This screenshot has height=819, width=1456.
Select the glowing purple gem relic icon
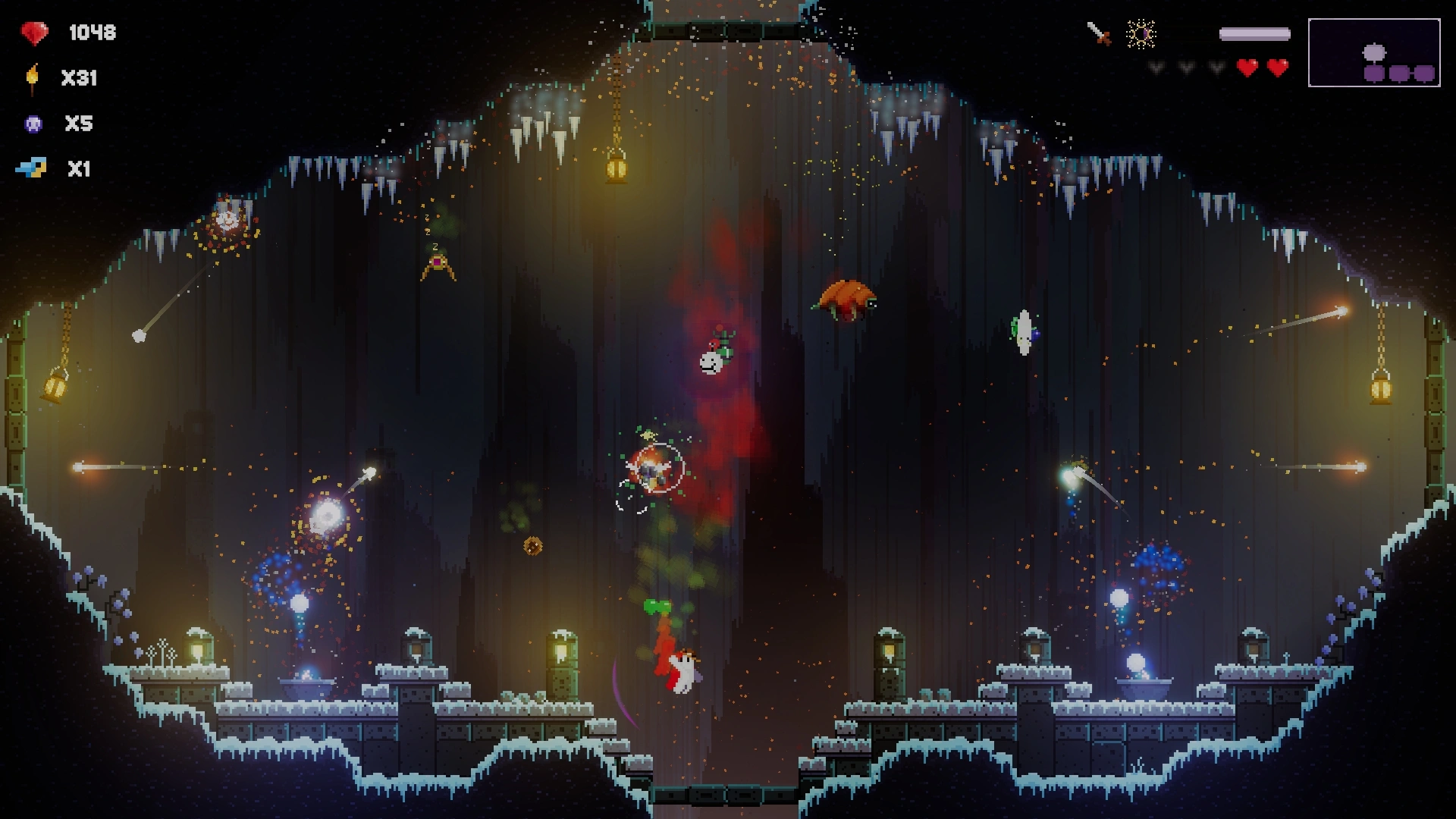(x=1141, y=34)
